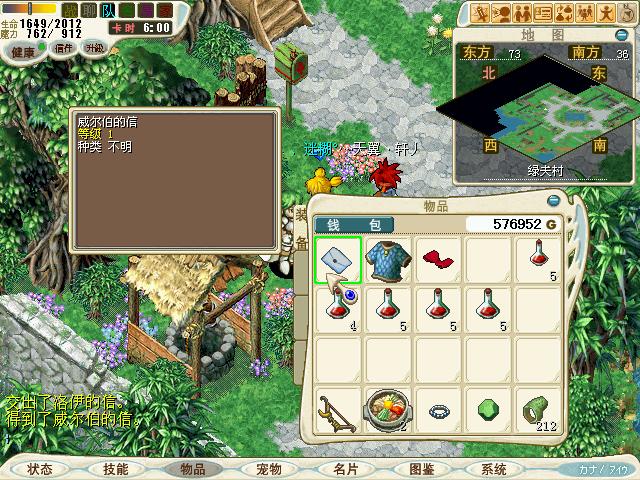Image resolution: width=640 pixels, height=480 pixels.
Task: Open the 信件 mail button
Action: click(x=63, y=47)
